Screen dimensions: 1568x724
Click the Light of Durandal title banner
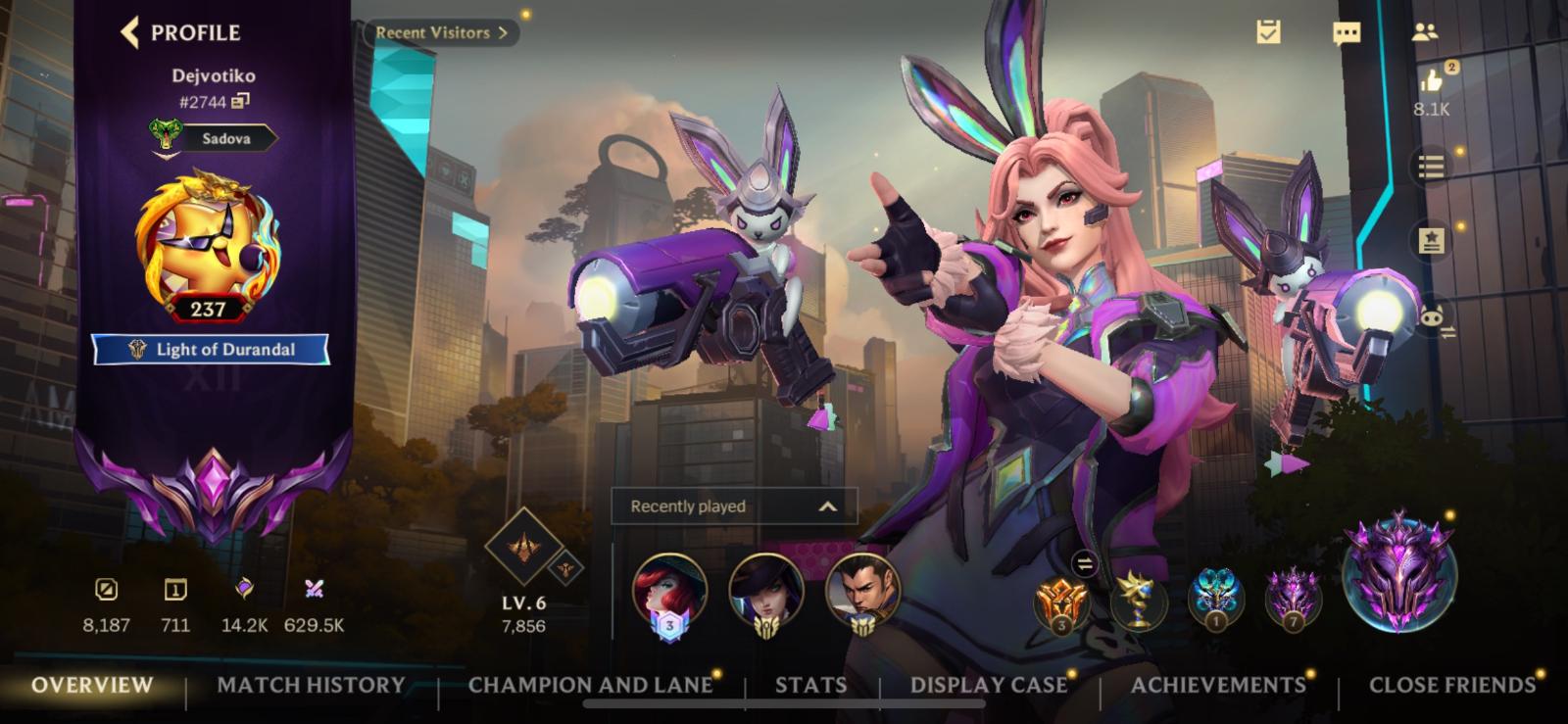[x=212, y=349]
